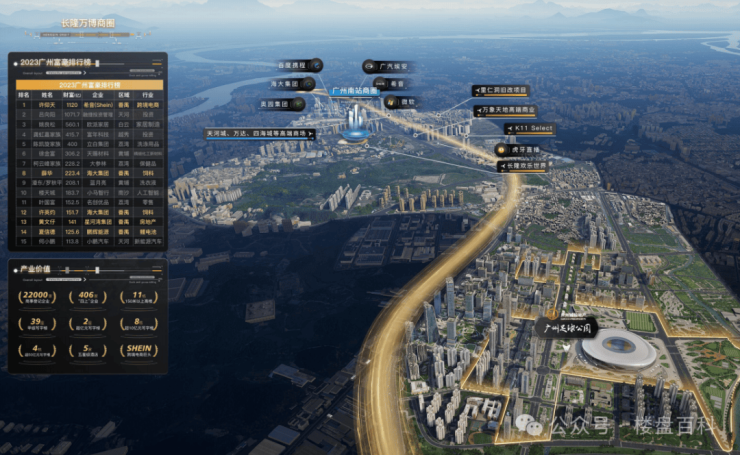Click the K11 Select marker label
Viewport: 740px width, 455px height.
(x=528, y=129)
